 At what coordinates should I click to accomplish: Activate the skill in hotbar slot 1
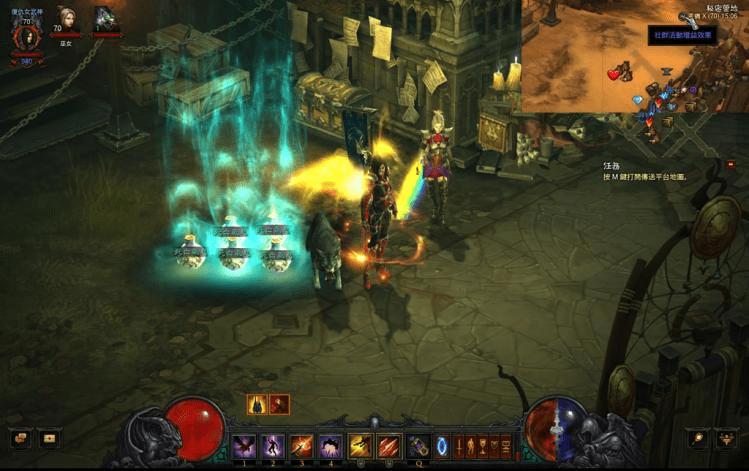243,446
